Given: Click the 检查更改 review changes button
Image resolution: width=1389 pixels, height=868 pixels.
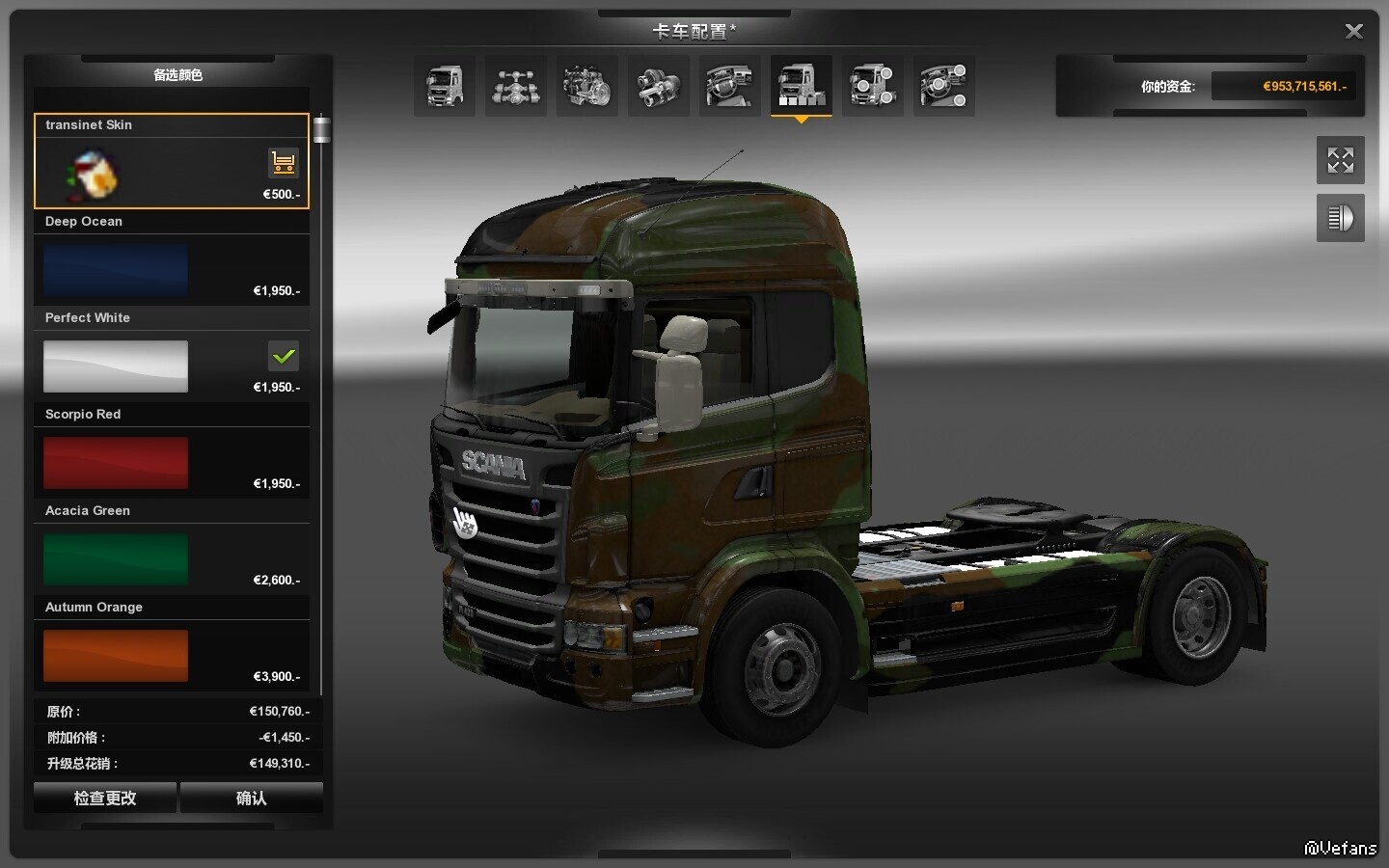Looking at the screenshot, I should click(x=105, y=798).
